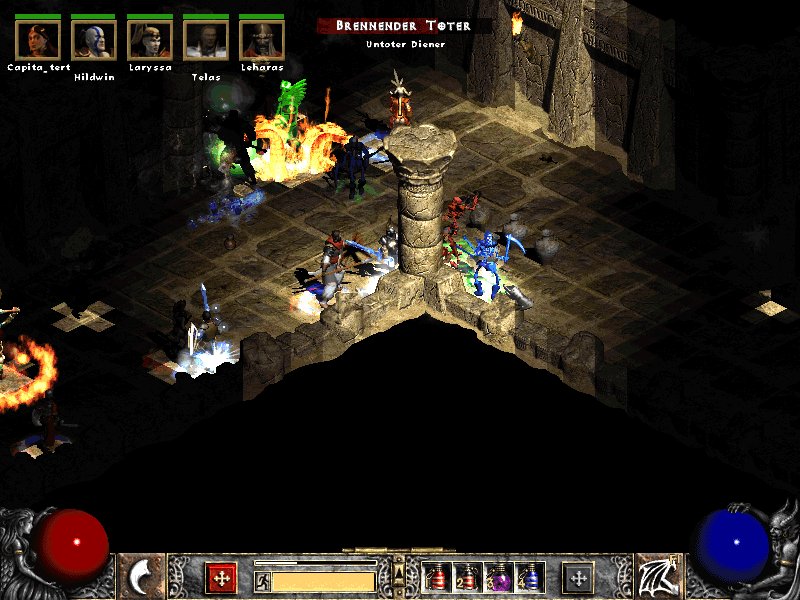Click the red new-stats button
The height and width of the screenshot is (600, 800).
[221, 577]
